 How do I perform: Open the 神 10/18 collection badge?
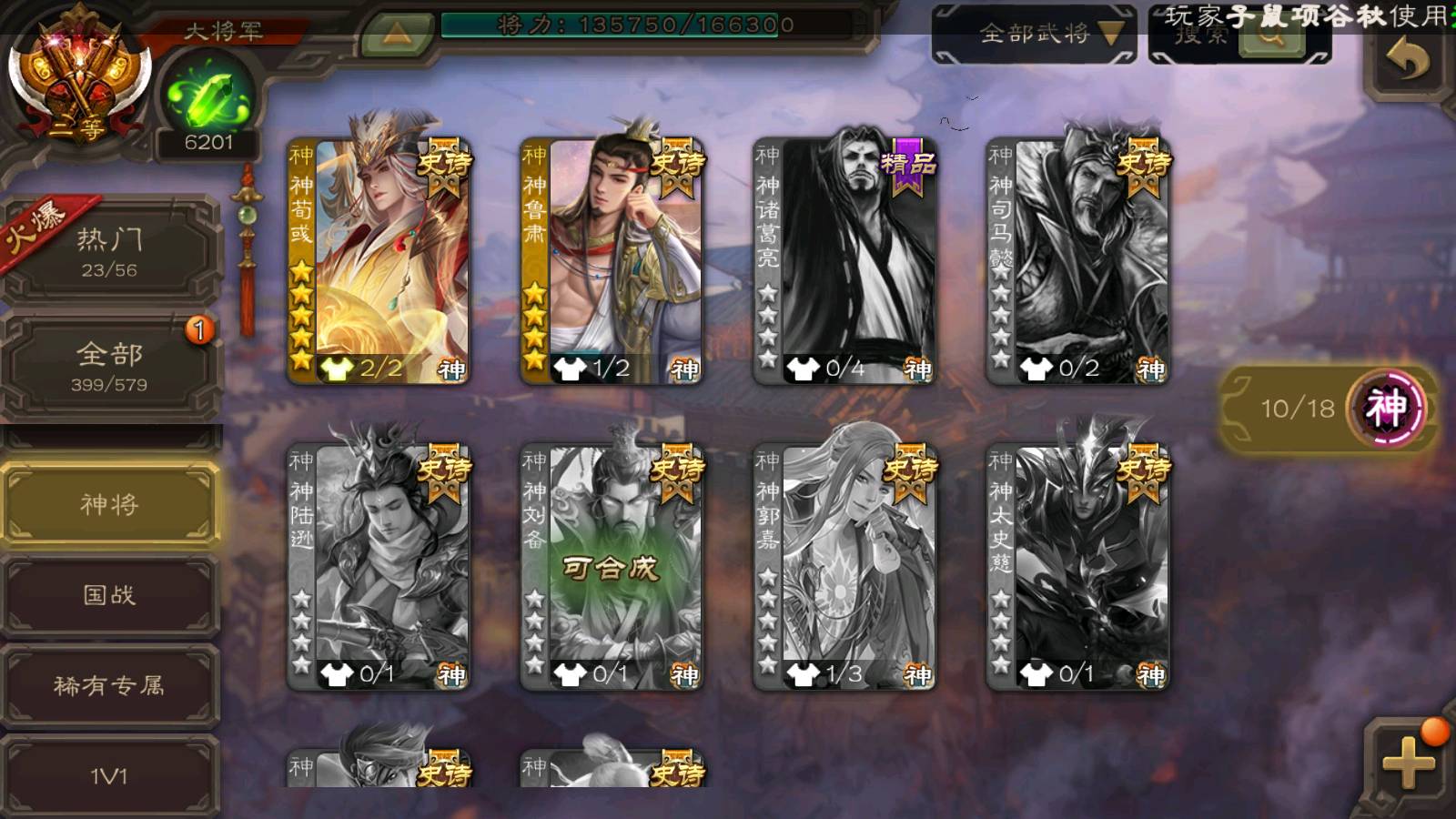(1327, 408)
